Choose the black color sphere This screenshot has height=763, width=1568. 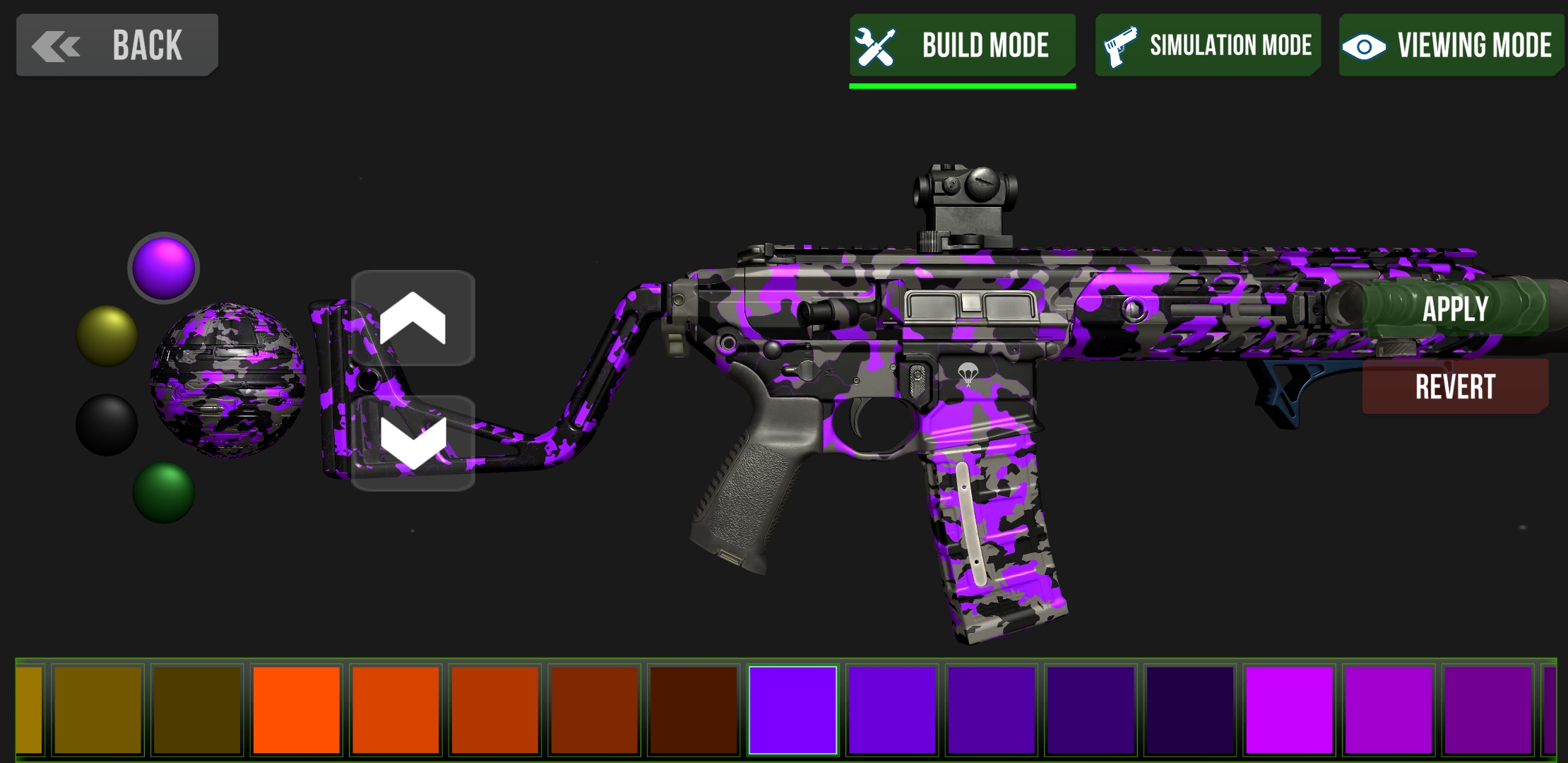coord(105,425)
